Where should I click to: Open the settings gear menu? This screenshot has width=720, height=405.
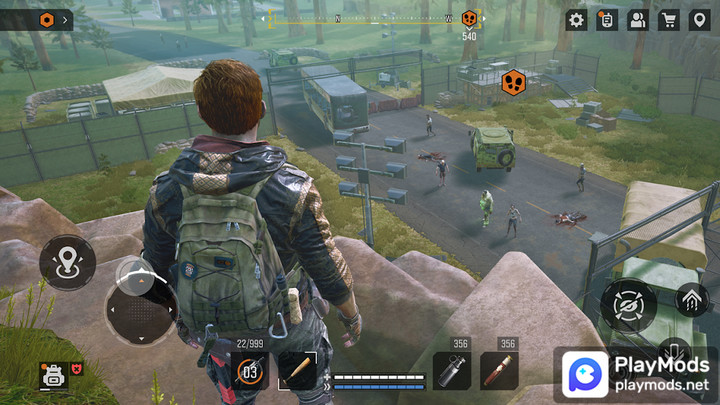(x=577, y=19)
